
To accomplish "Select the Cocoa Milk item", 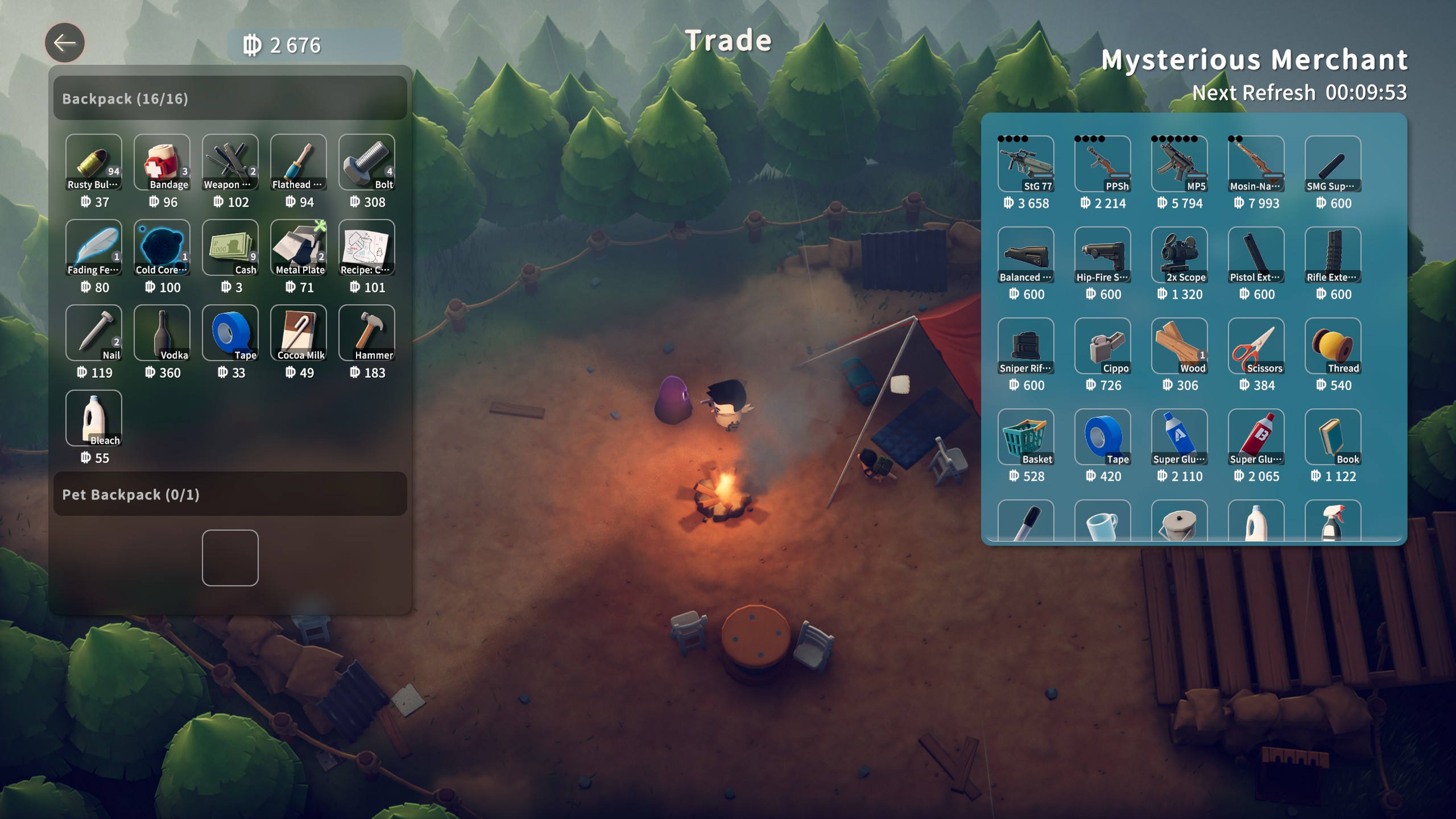I will coord(299,333).
